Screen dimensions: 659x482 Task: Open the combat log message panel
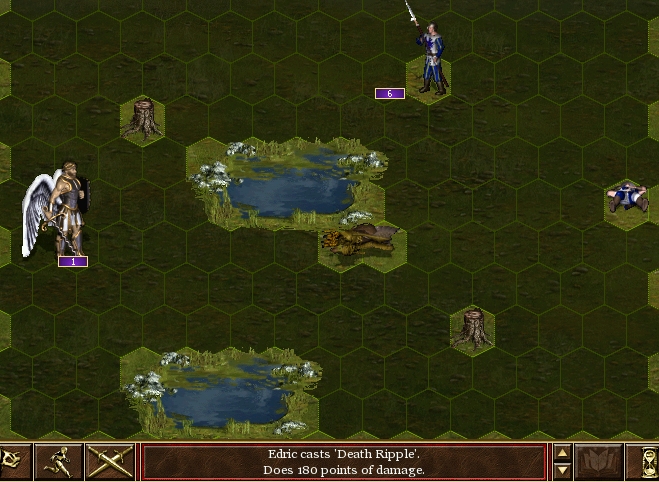(344, 462)
